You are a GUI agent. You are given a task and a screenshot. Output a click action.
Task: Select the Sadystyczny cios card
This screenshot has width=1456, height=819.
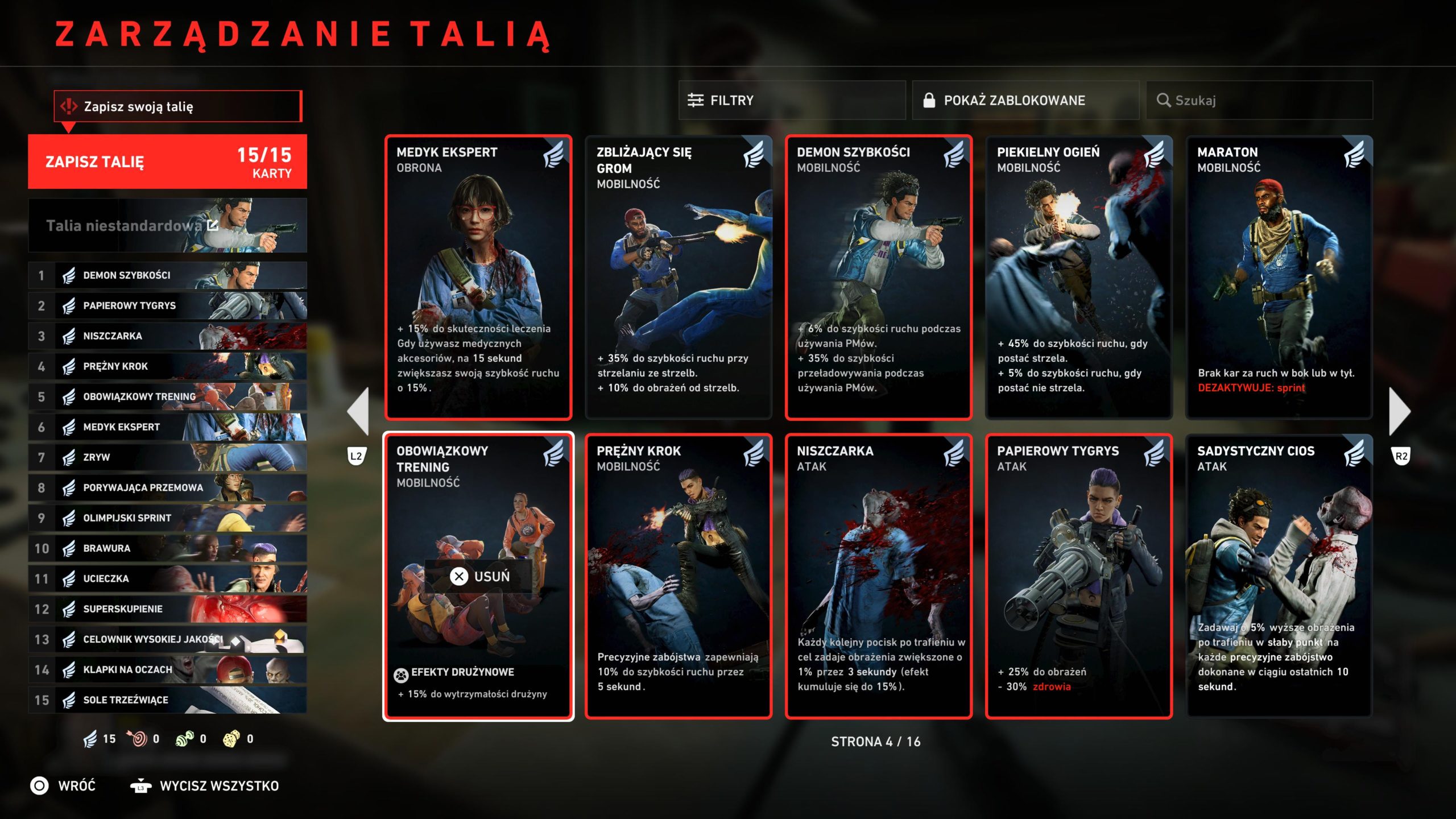tap(1279, 576)
